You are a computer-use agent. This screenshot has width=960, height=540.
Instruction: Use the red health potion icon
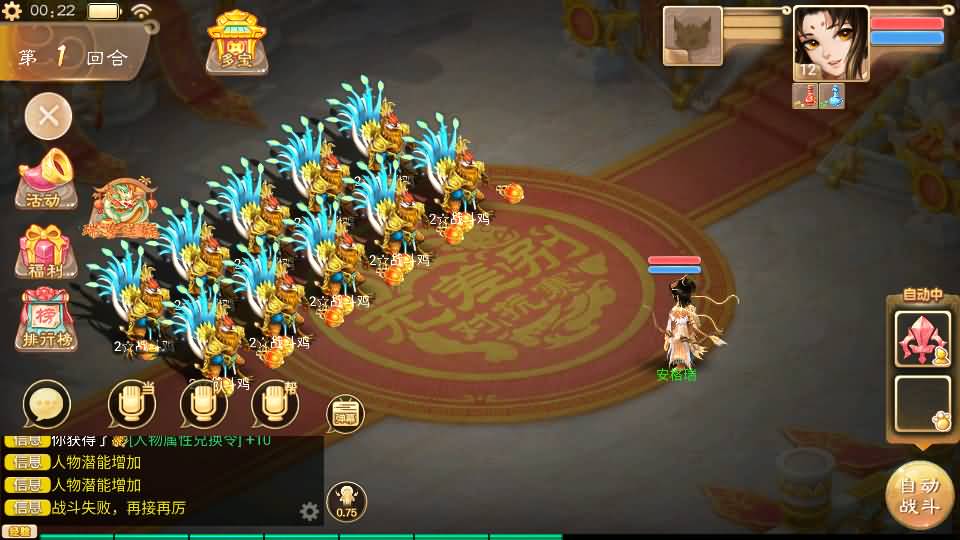pos(807,95)
